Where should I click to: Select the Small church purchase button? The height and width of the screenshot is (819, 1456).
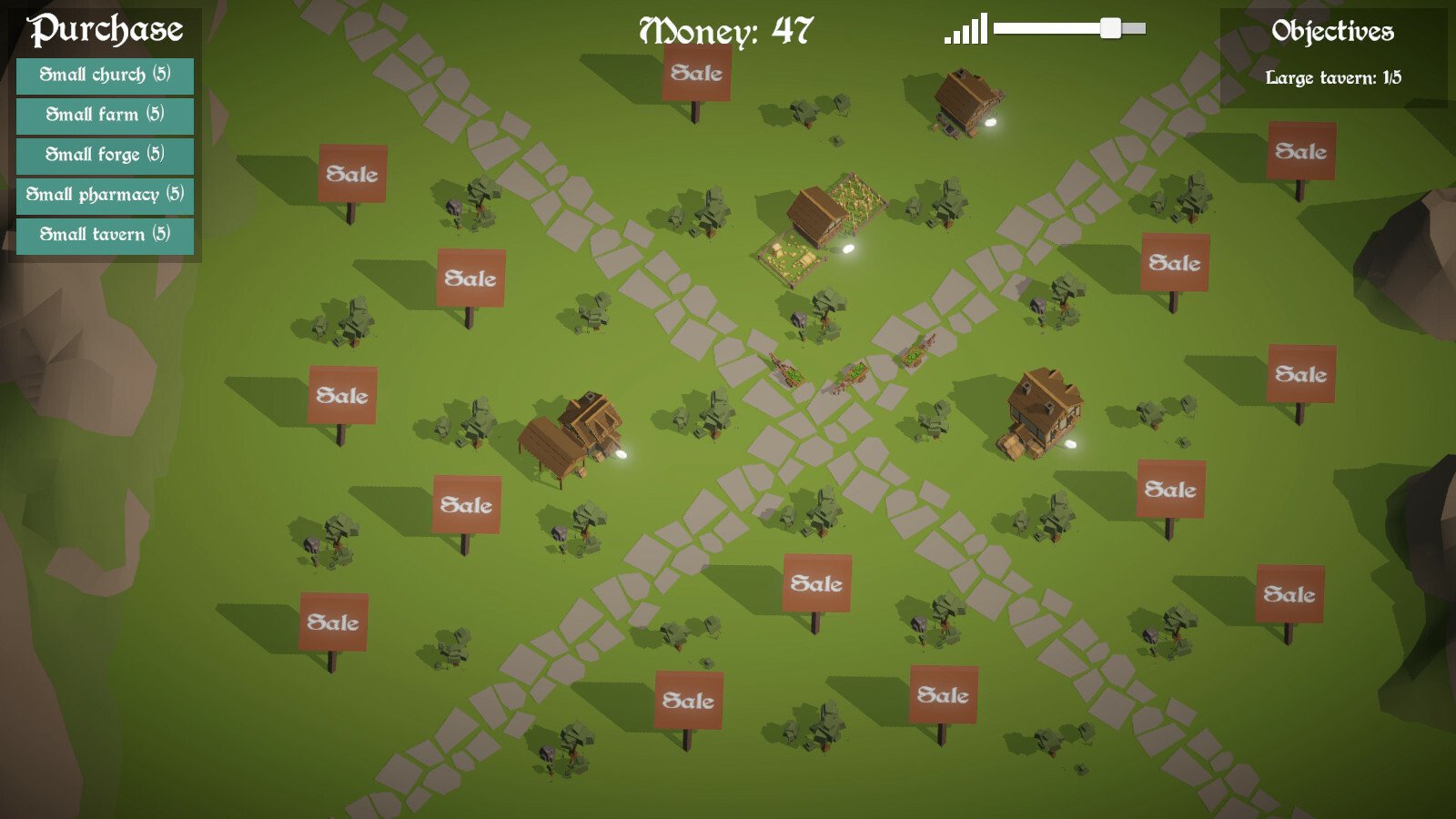(103, 76)
